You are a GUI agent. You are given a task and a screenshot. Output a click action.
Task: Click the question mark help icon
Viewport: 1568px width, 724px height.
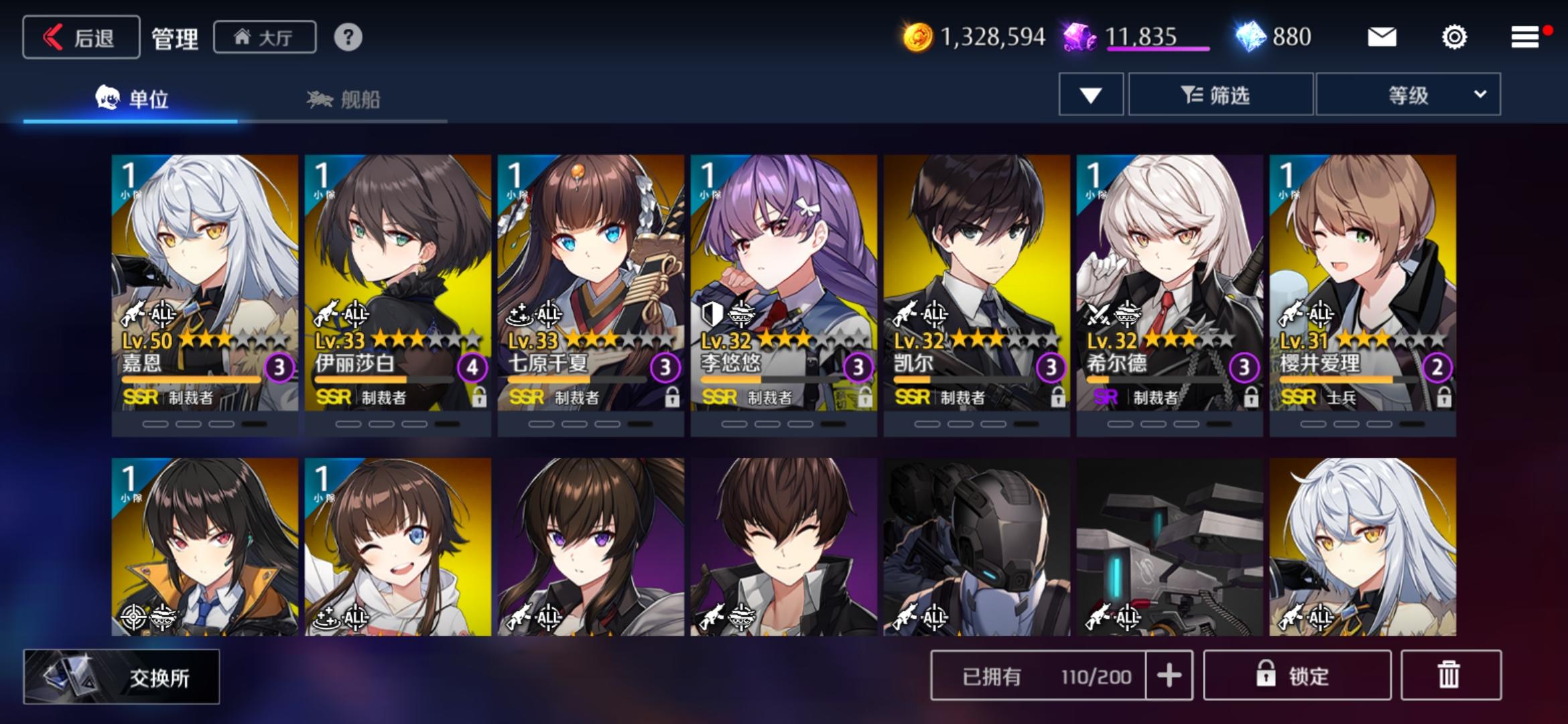tap(348, 38)
